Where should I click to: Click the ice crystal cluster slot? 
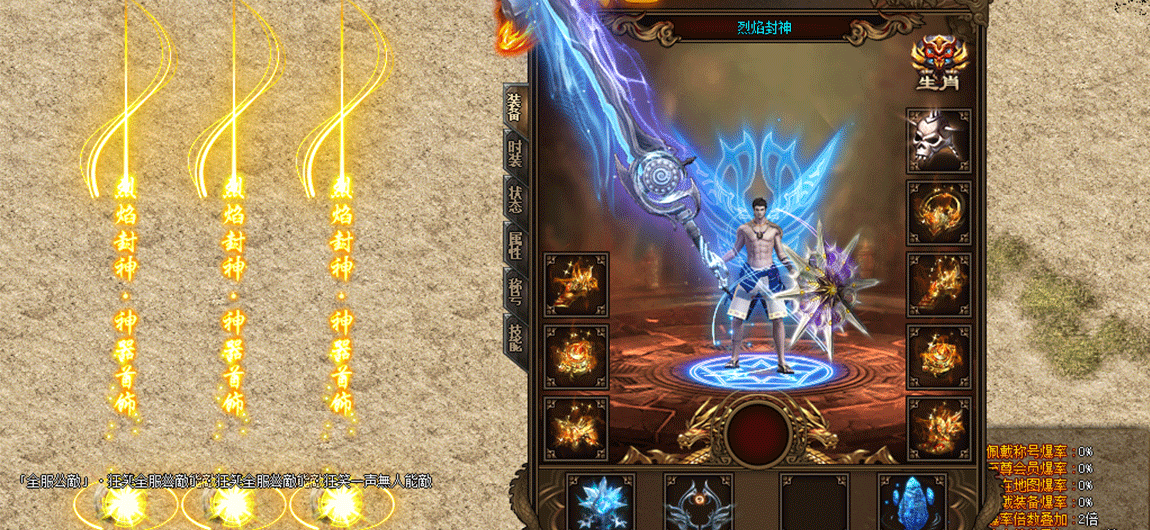coord(600,503)
